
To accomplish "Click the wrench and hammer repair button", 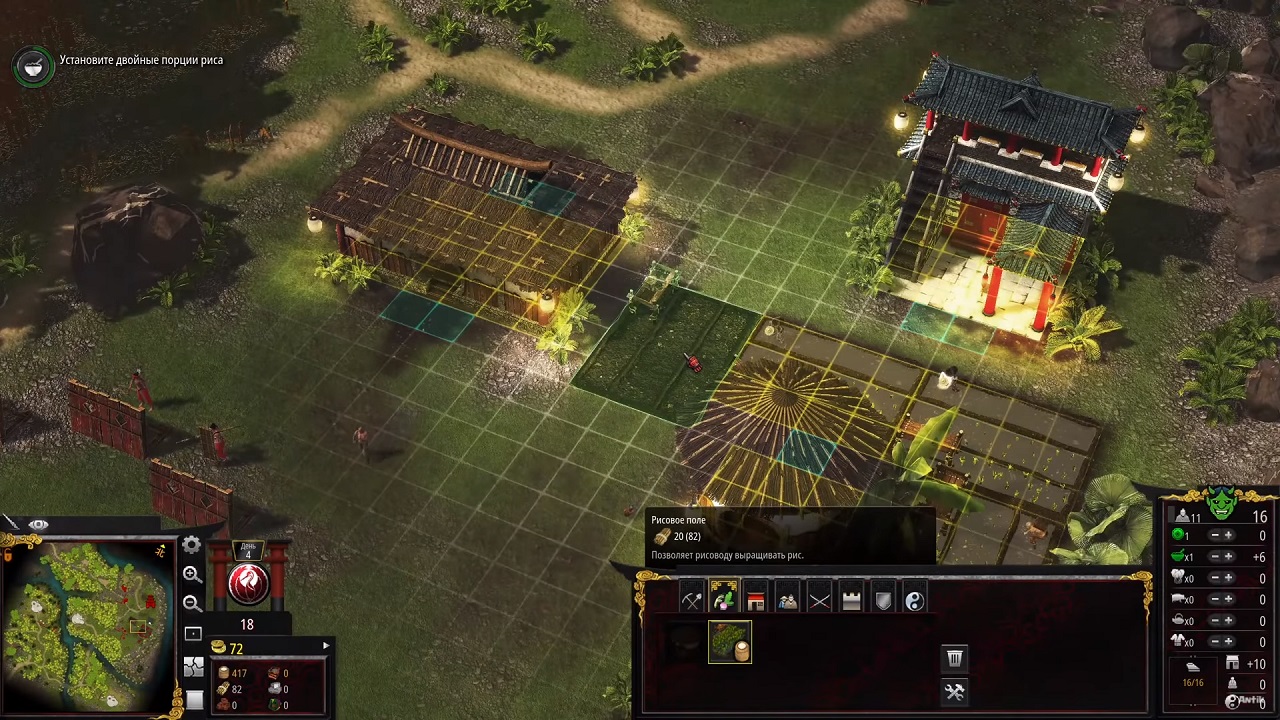I will pyautogui.click(x=955, y=691).
